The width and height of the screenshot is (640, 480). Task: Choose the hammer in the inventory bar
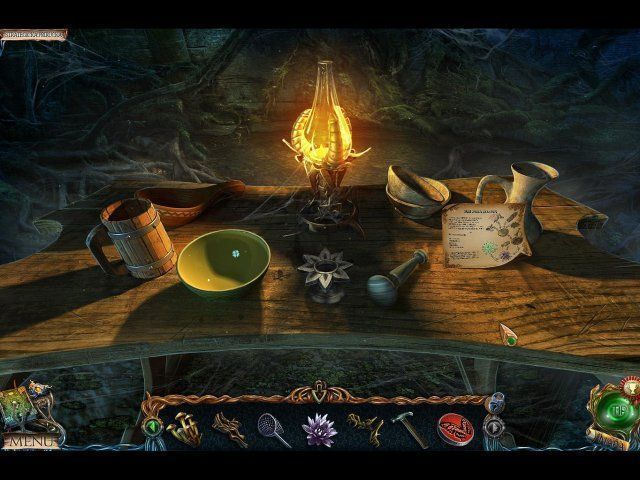(x=408, y=428)
